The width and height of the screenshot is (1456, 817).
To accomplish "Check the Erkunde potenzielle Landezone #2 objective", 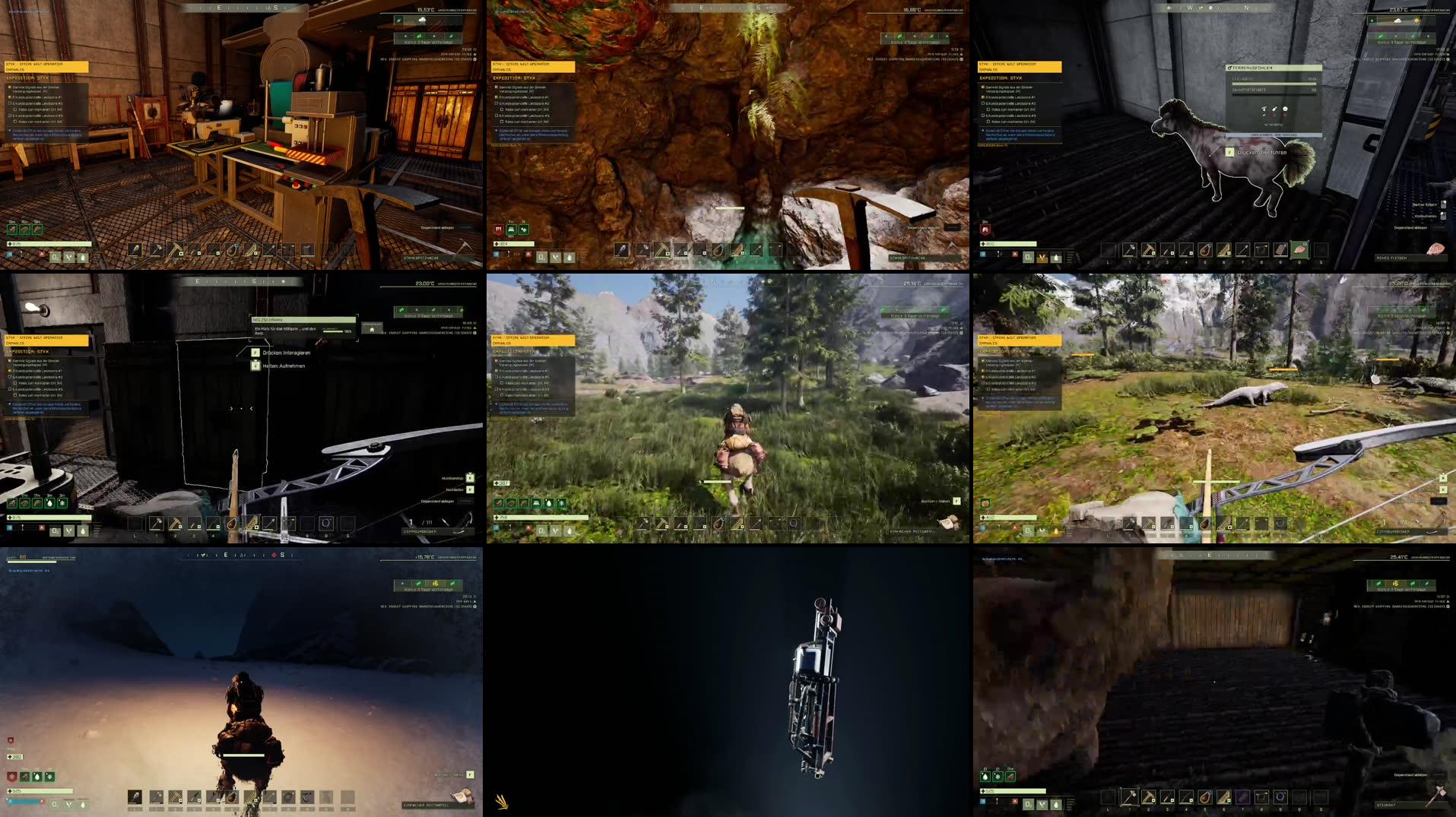I will (982, 103).
